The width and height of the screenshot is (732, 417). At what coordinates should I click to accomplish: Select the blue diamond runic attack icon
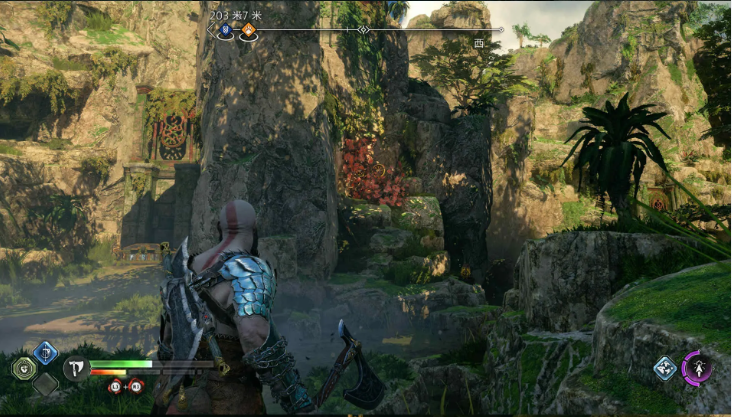point(45,351)
